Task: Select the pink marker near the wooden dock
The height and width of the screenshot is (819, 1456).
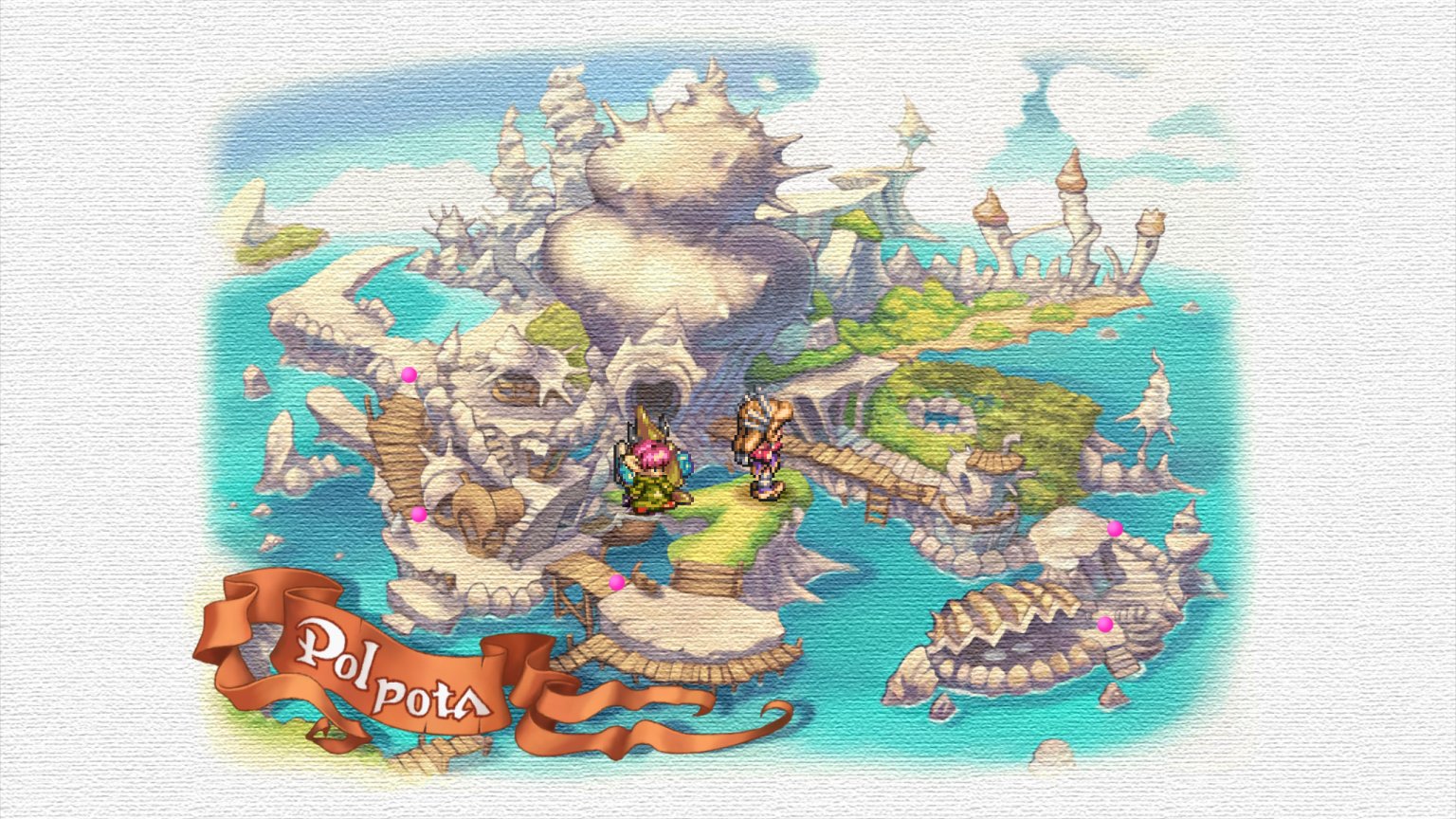Action: pyautogui.click(x=616, y=581)
